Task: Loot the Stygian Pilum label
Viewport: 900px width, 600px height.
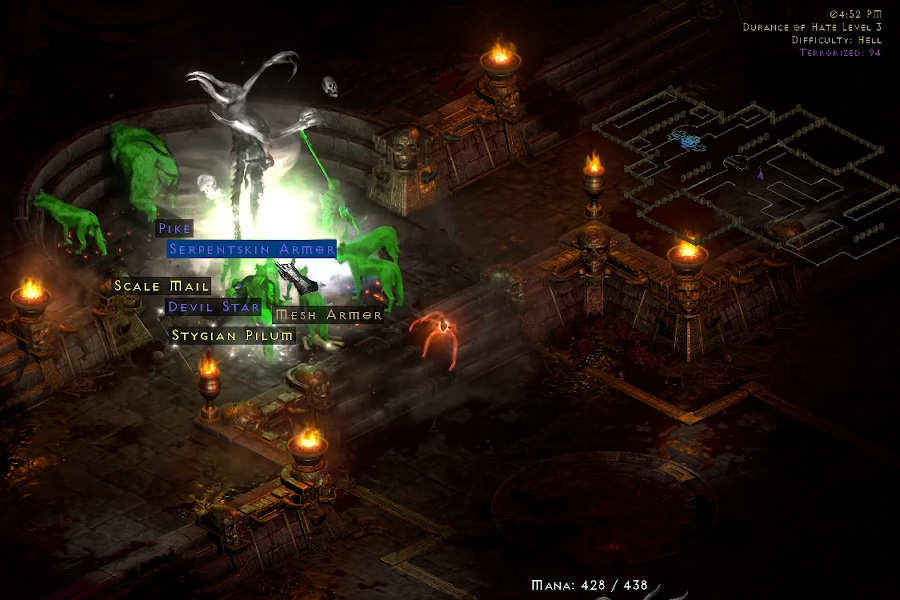Action: coord(233,335)
